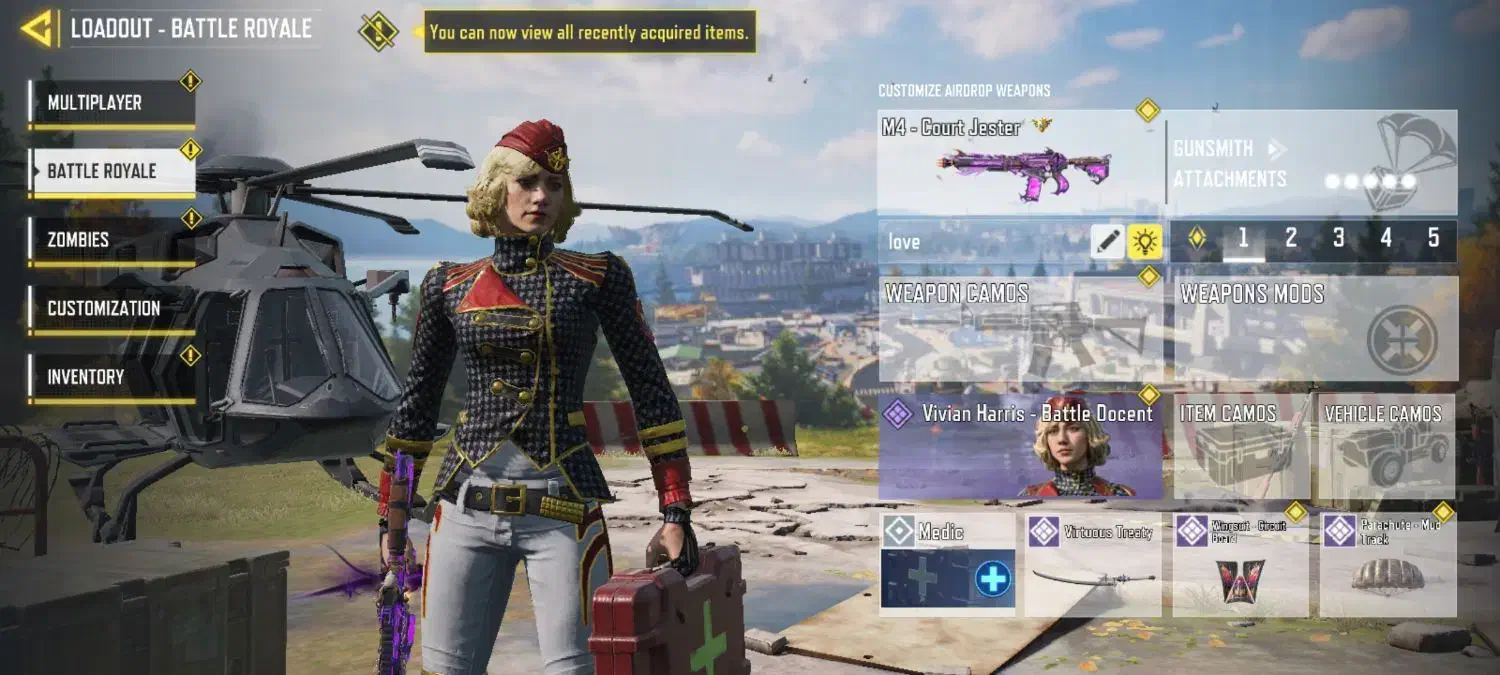Select loadout slot 4
Image resolution: width=1500 pixels, height=675 pixels.
tap(1386, 239)
